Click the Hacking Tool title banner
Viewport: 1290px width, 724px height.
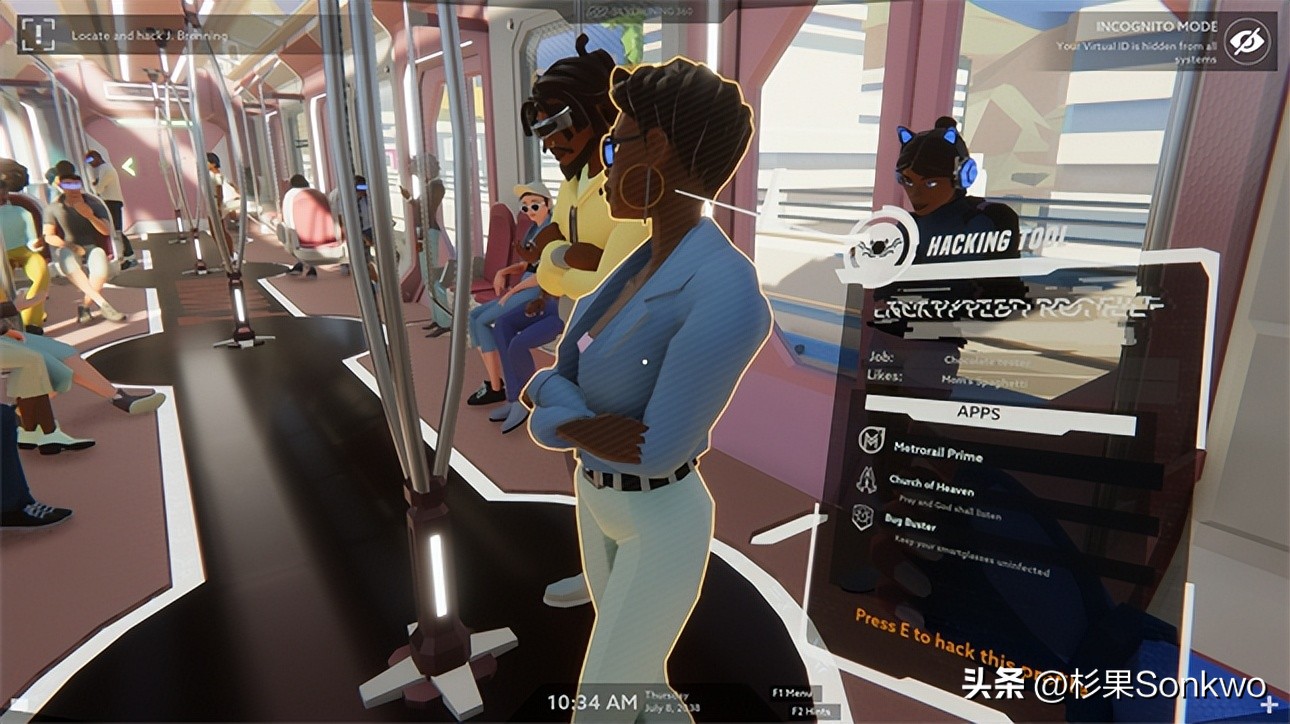(985, 242)
